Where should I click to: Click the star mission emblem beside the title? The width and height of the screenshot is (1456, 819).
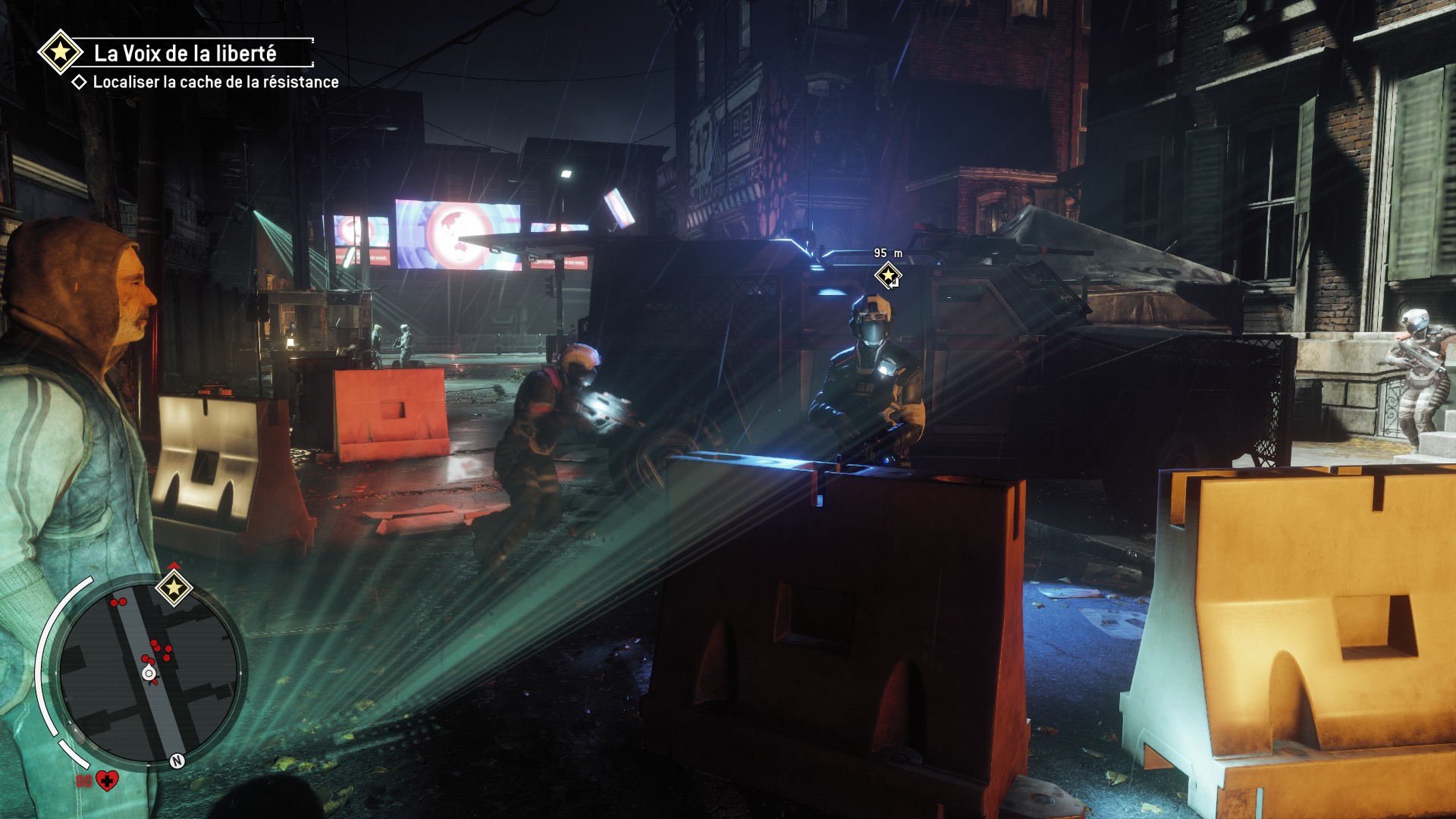[61, 52]
